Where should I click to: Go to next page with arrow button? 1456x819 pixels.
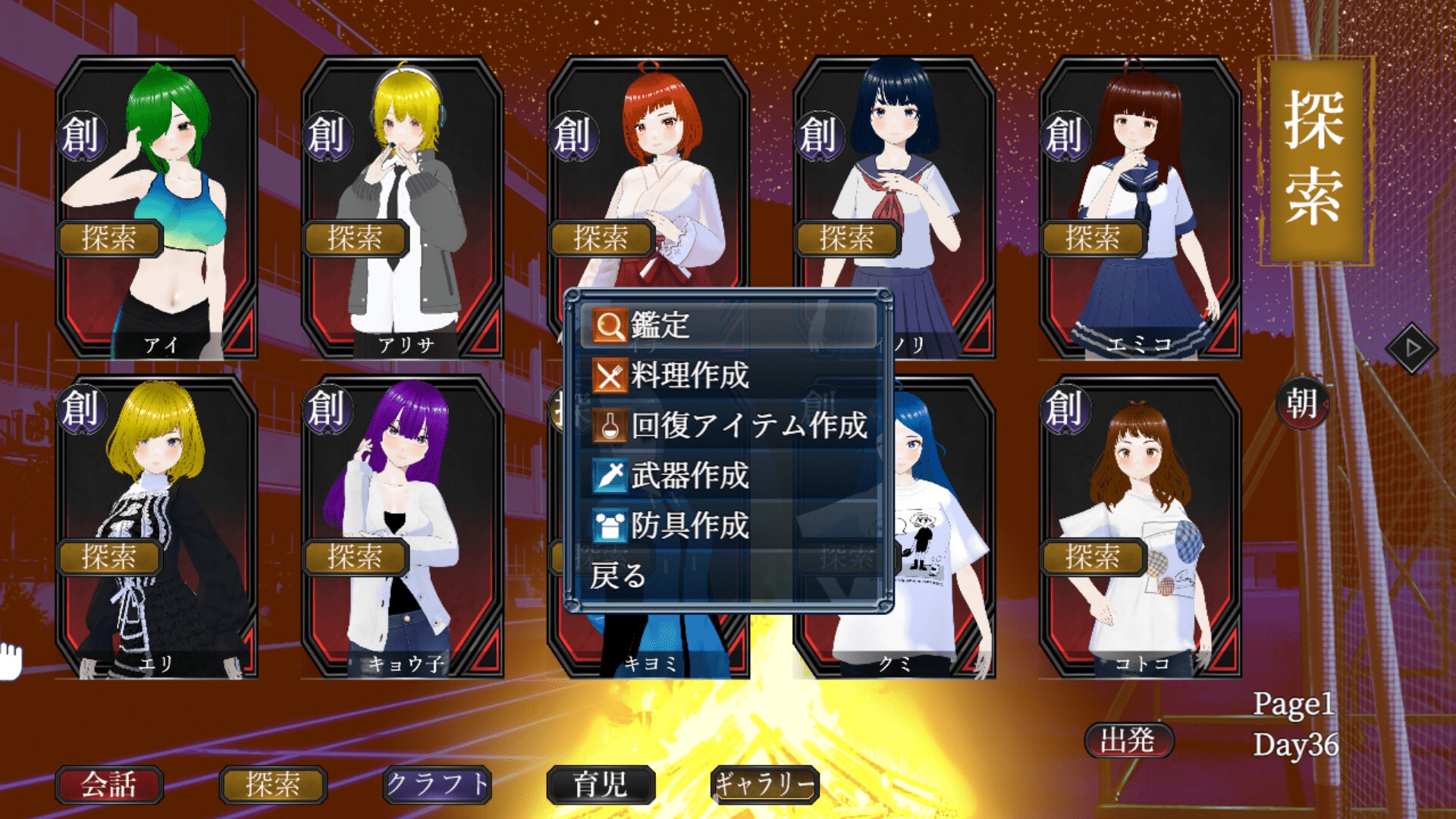1411,348
